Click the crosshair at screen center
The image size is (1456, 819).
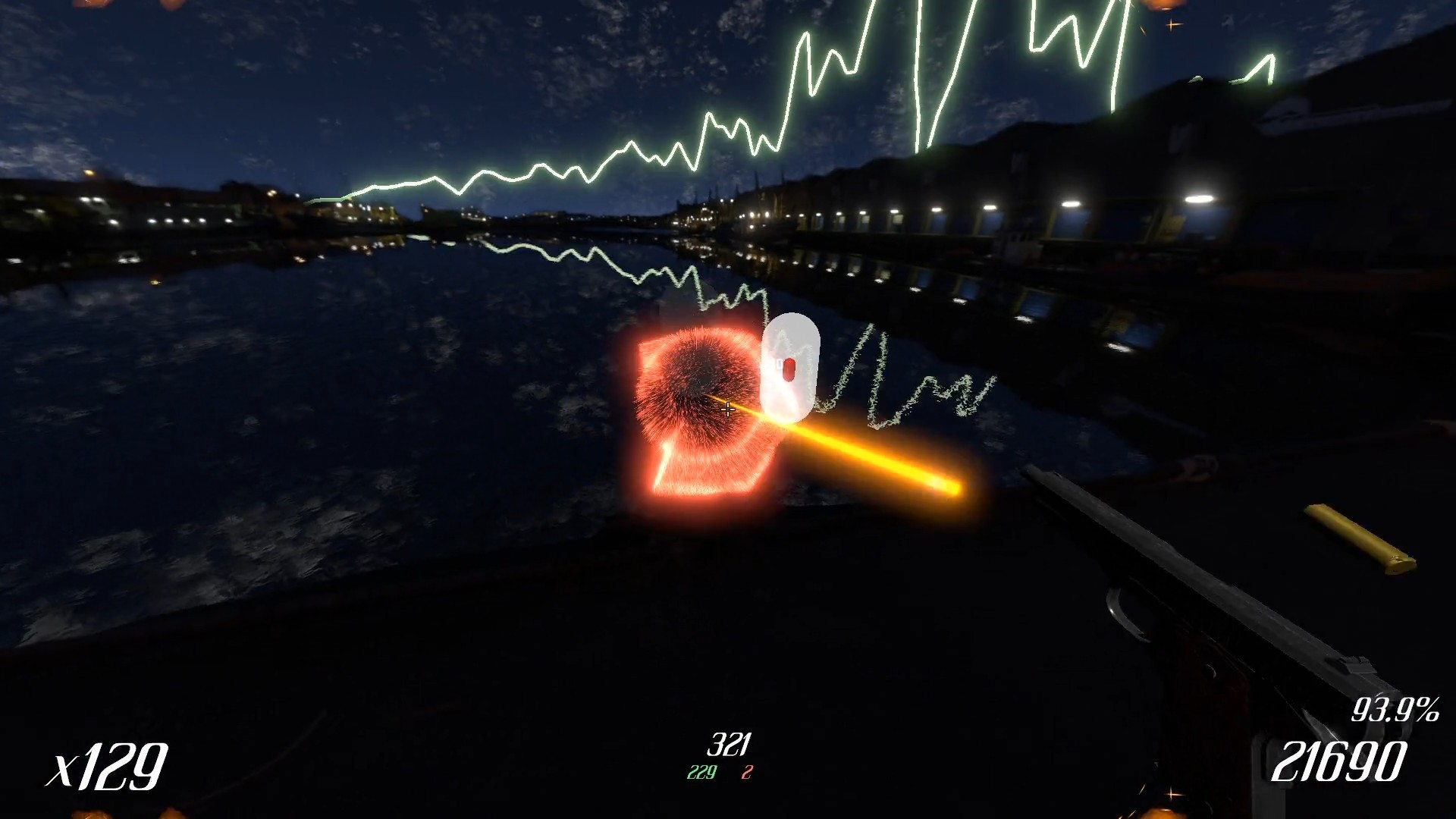[728, 409]
